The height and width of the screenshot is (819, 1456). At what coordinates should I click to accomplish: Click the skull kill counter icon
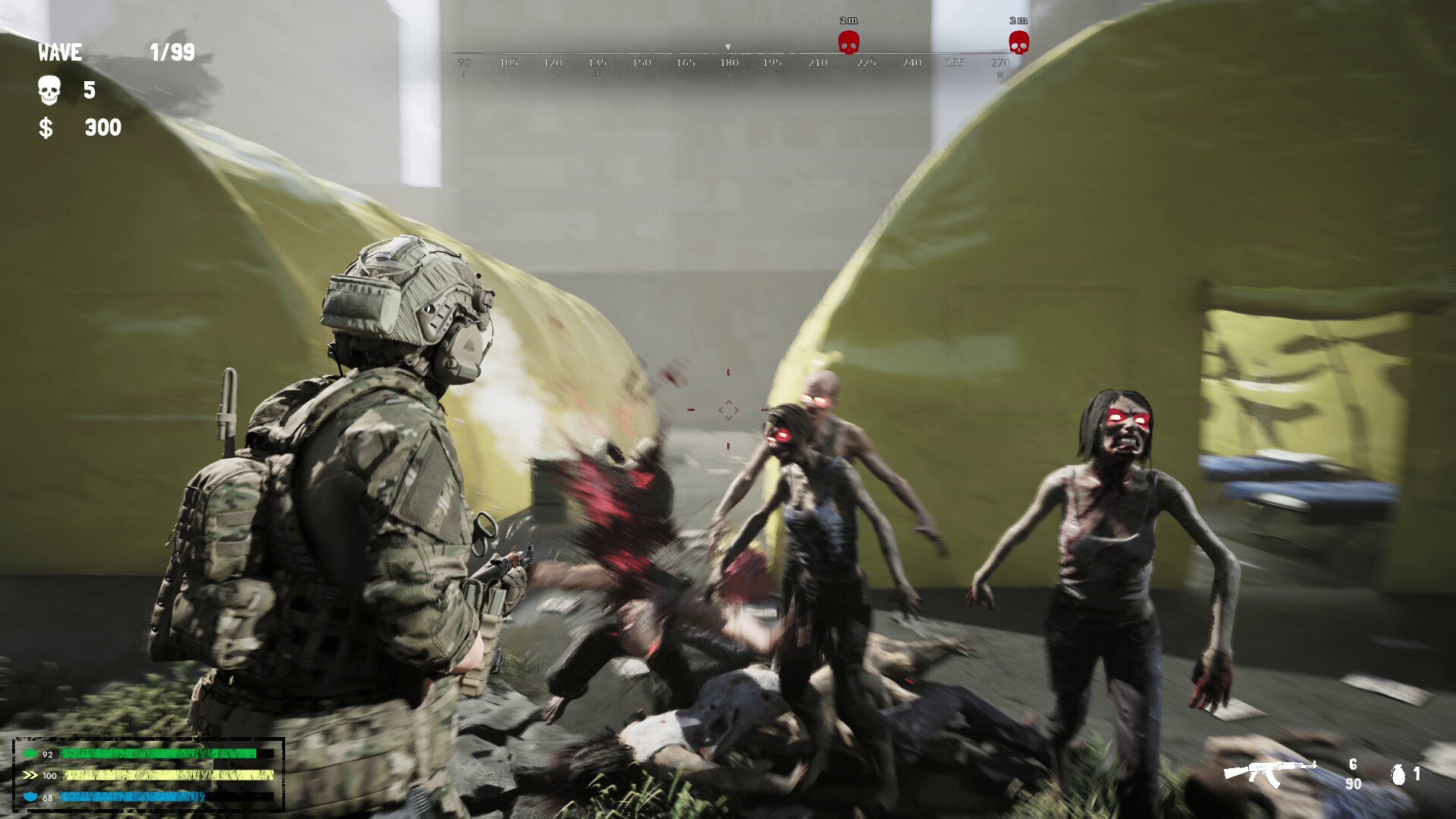click(x=48, y=89)
